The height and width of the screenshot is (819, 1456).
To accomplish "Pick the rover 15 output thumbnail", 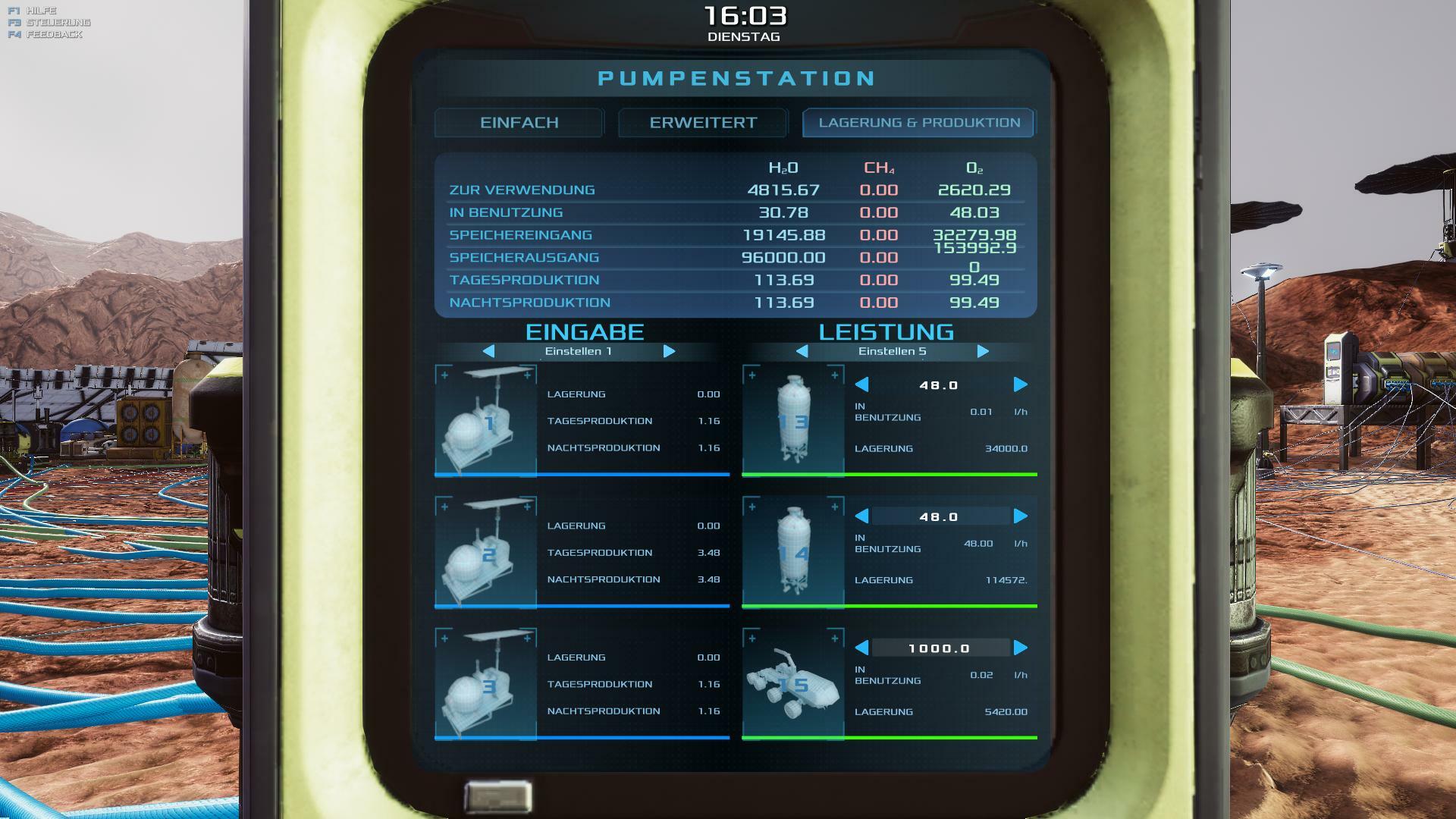I will 793,683.
